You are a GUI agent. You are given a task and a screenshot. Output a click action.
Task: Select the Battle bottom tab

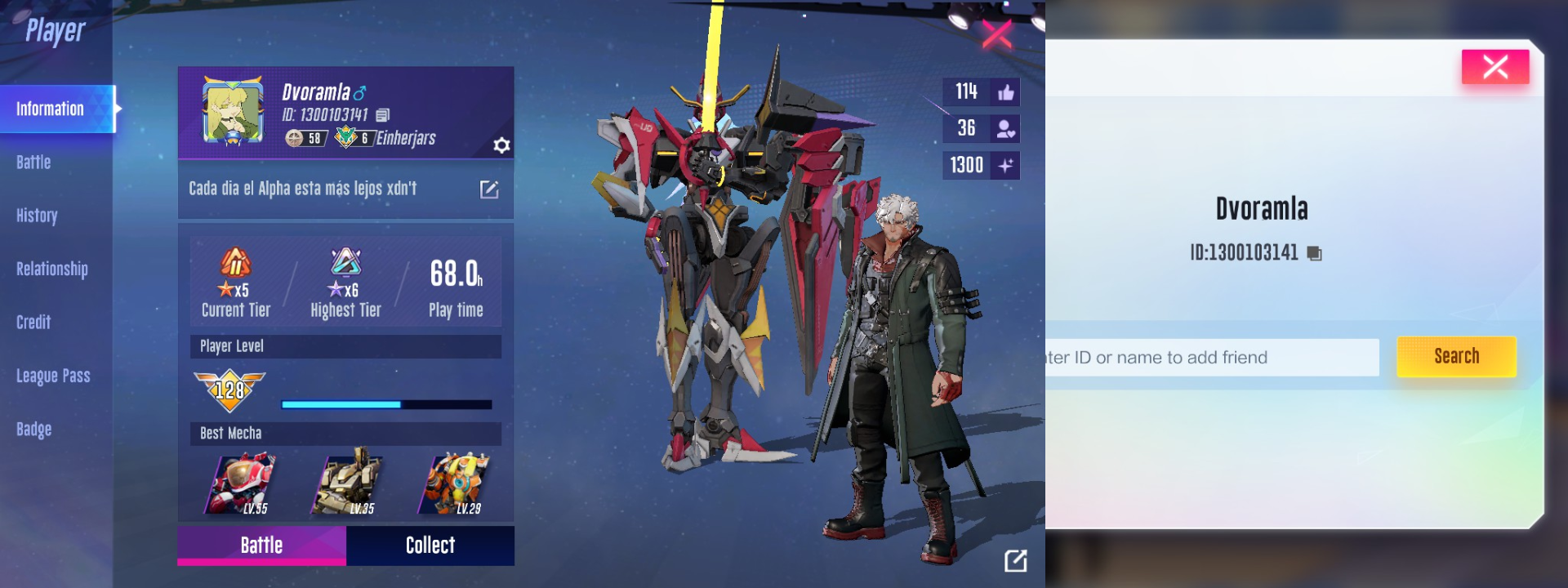point(261,546)
